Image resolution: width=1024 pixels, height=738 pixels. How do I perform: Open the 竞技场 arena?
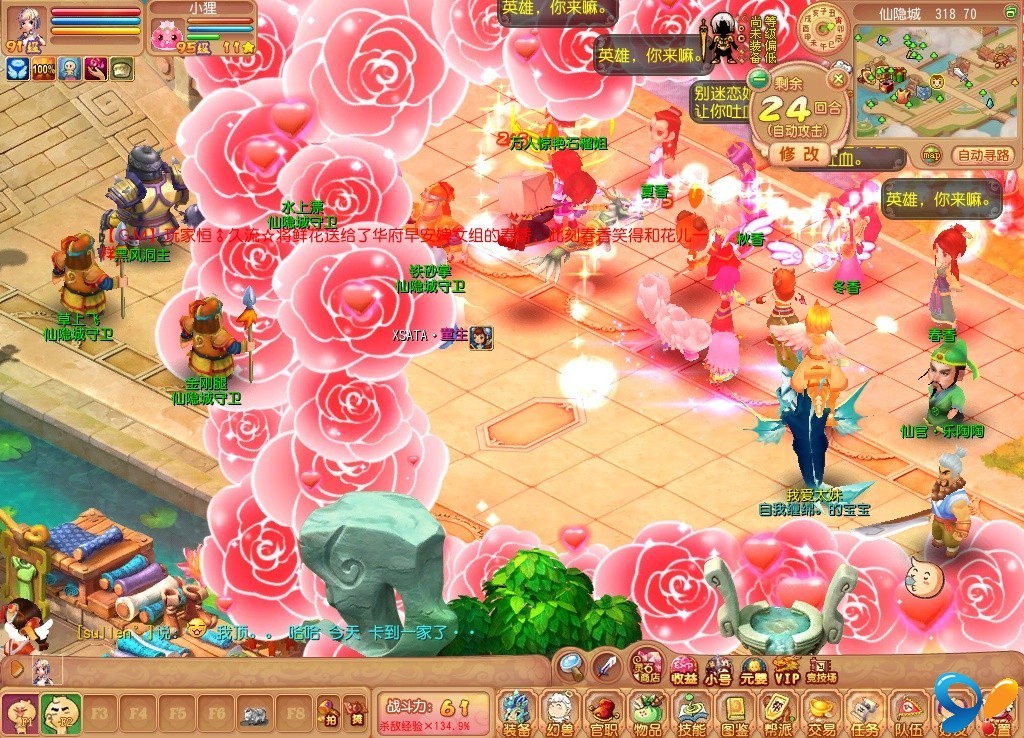822,668
